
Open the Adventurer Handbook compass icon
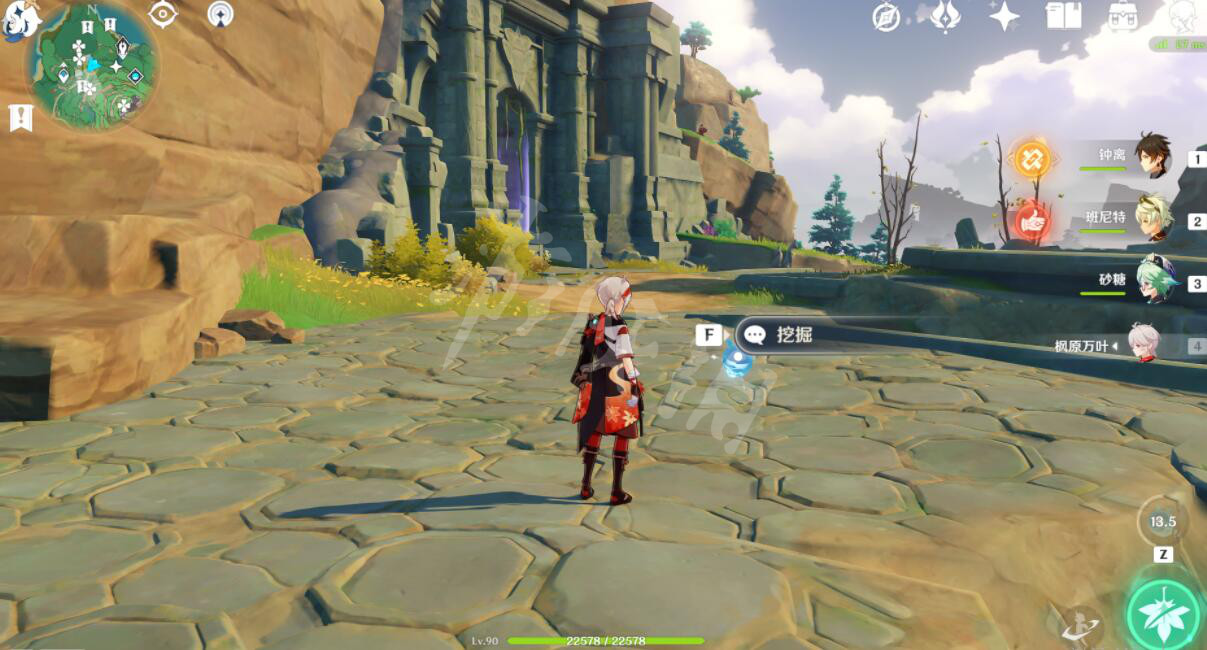(x=886, y=17)
